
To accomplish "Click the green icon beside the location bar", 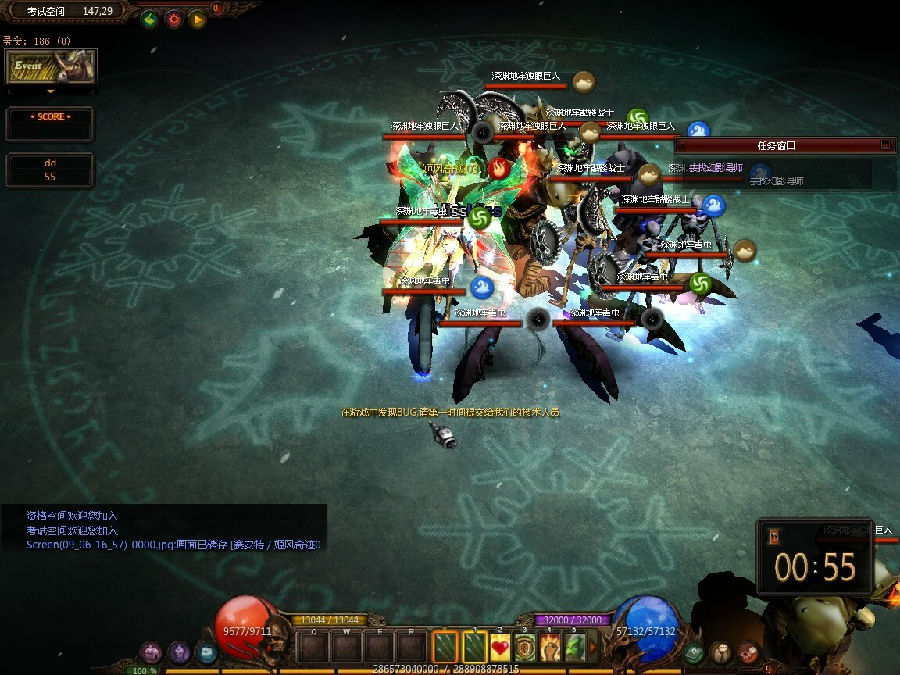I will [150, 18].
